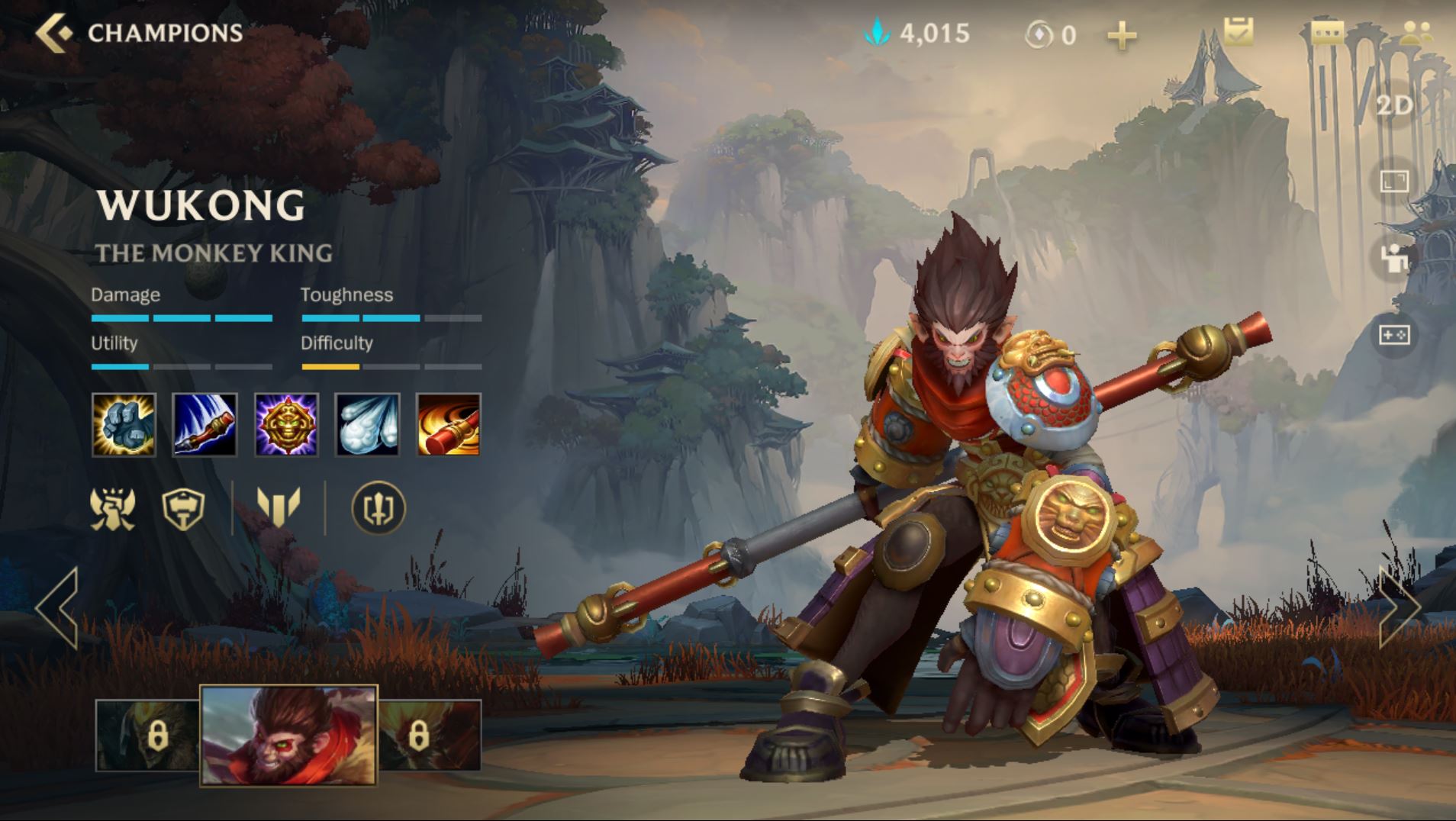Open the circled sword recommended build icon

(x=378, y=508)
